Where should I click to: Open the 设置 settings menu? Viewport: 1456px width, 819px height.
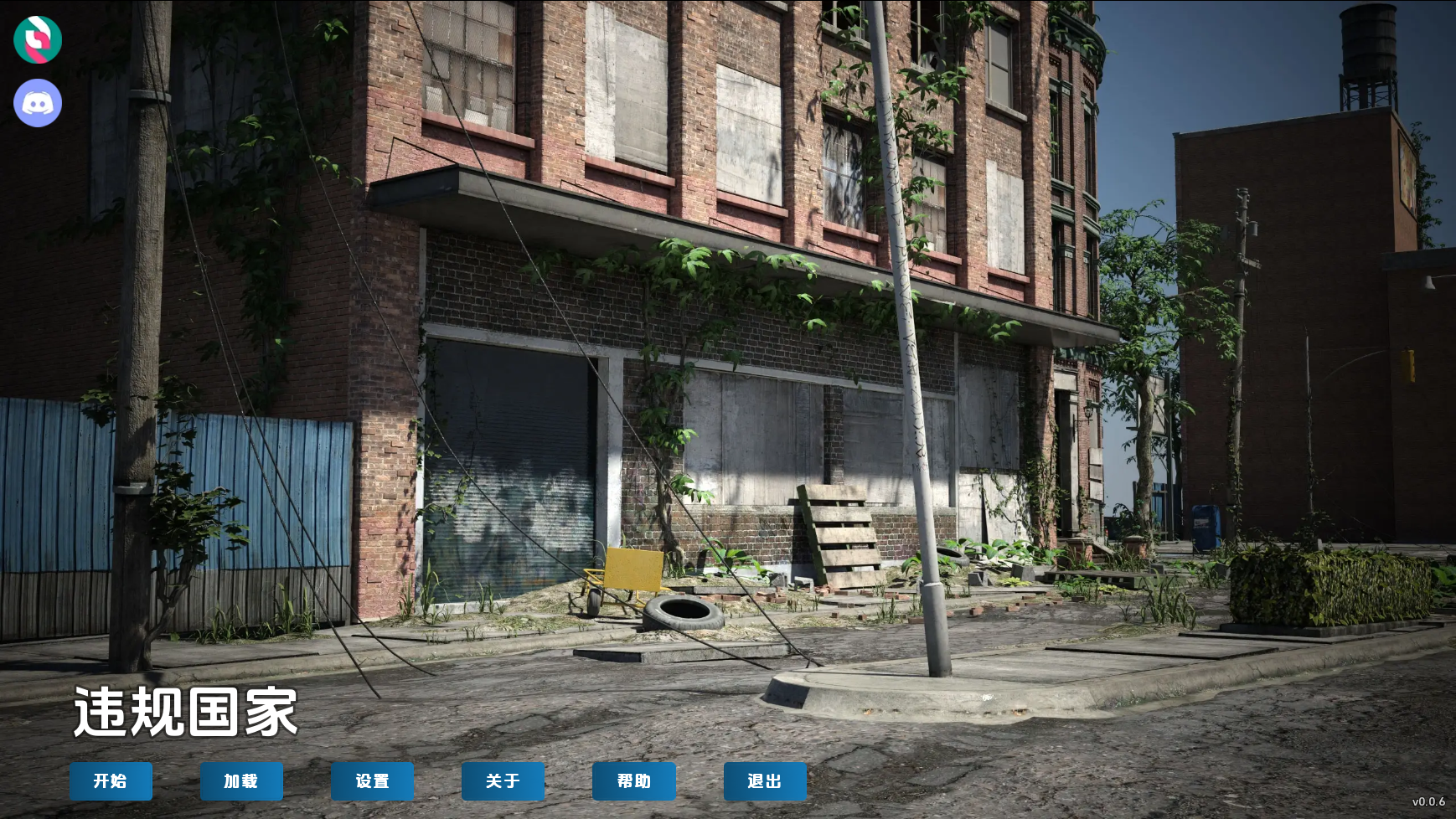pyautogui.click(x=372, y=780)
